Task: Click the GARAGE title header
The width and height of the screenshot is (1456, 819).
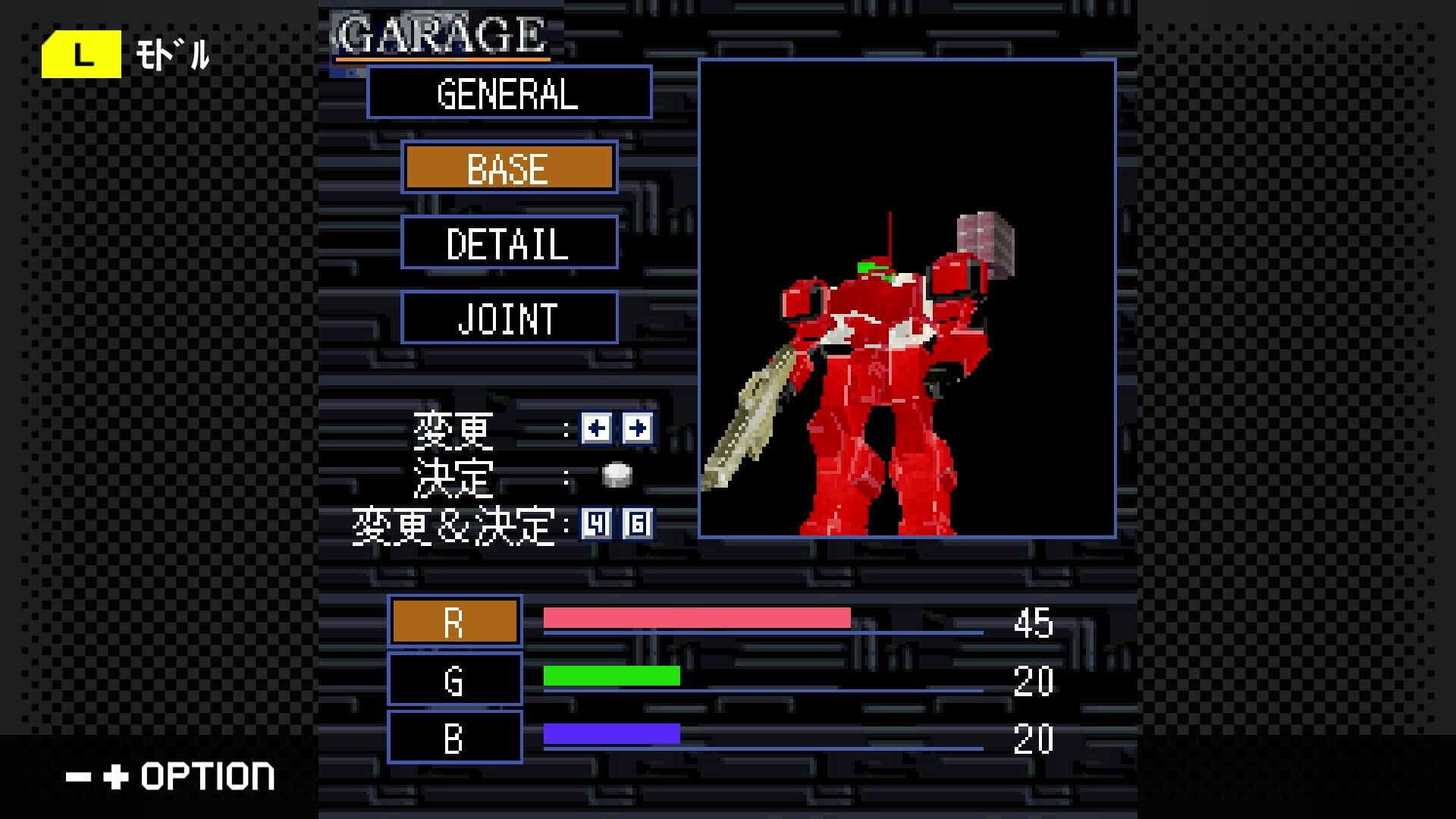Action: 440,32
